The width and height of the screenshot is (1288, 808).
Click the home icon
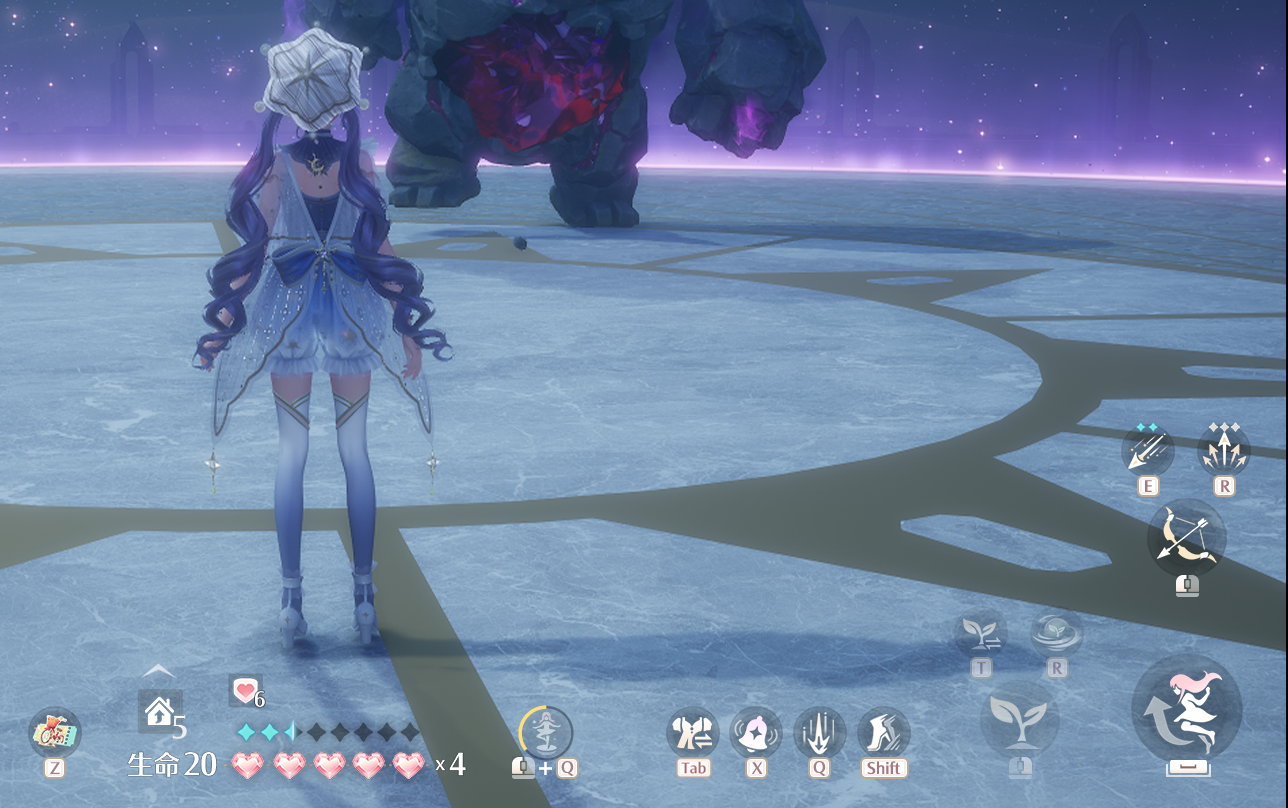(x=159, y=711)
